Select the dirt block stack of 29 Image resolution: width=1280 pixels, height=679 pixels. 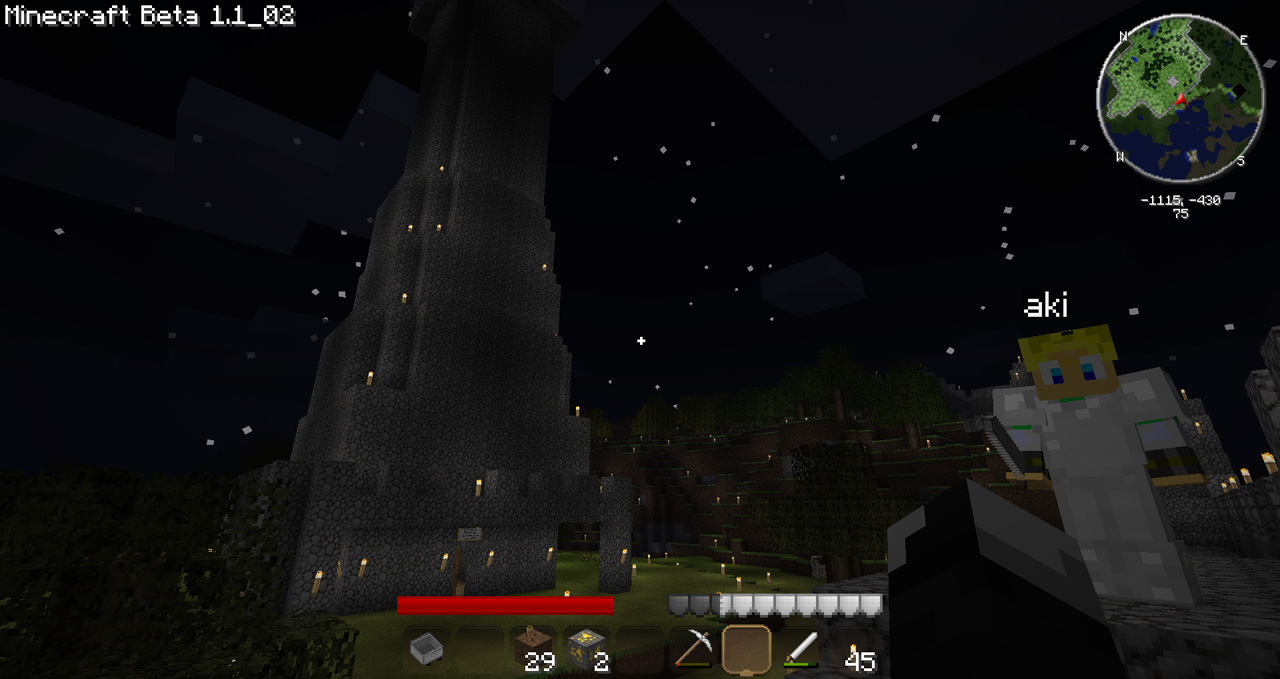pyautogui.click(x=533, y=649)
